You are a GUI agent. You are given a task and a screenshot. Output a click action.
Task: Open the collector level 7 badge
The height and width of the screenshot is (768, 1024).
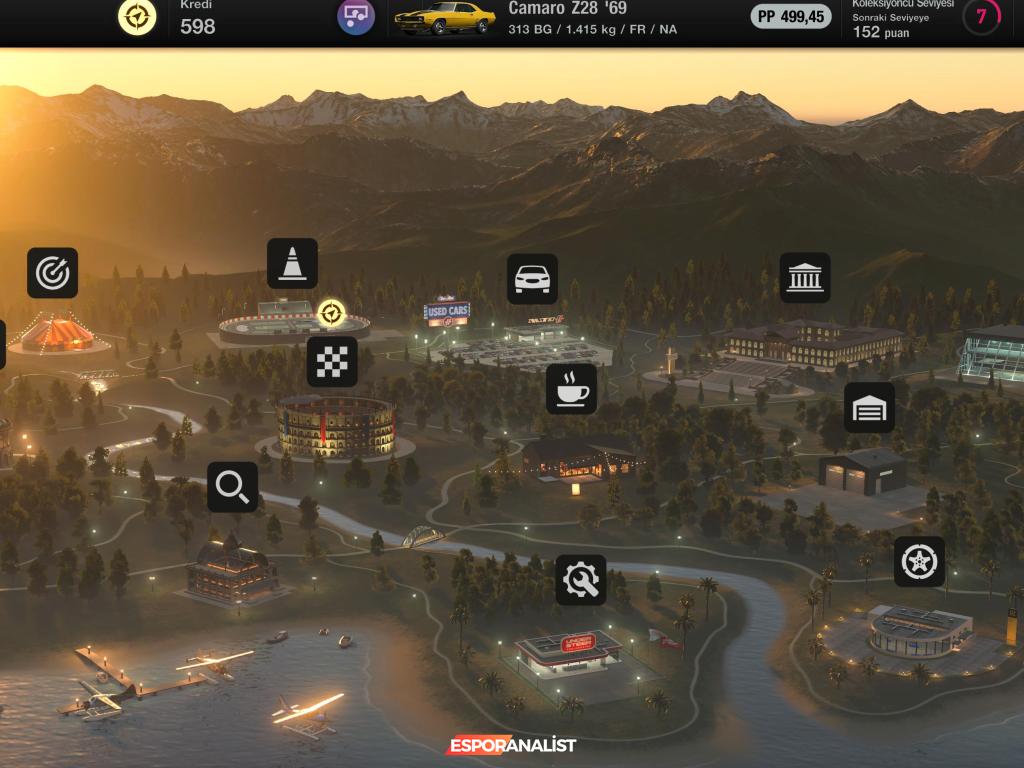[x=981, y=17]
